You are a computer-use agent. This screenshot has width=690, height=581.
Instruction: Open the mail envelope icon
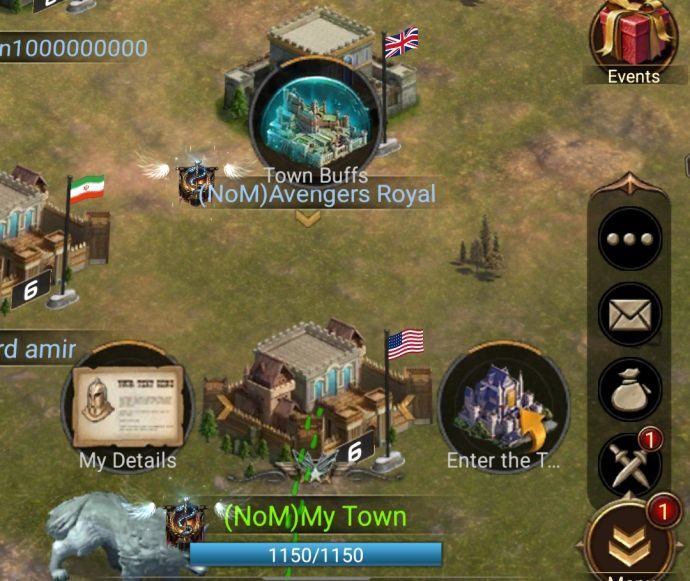point(630,314)
